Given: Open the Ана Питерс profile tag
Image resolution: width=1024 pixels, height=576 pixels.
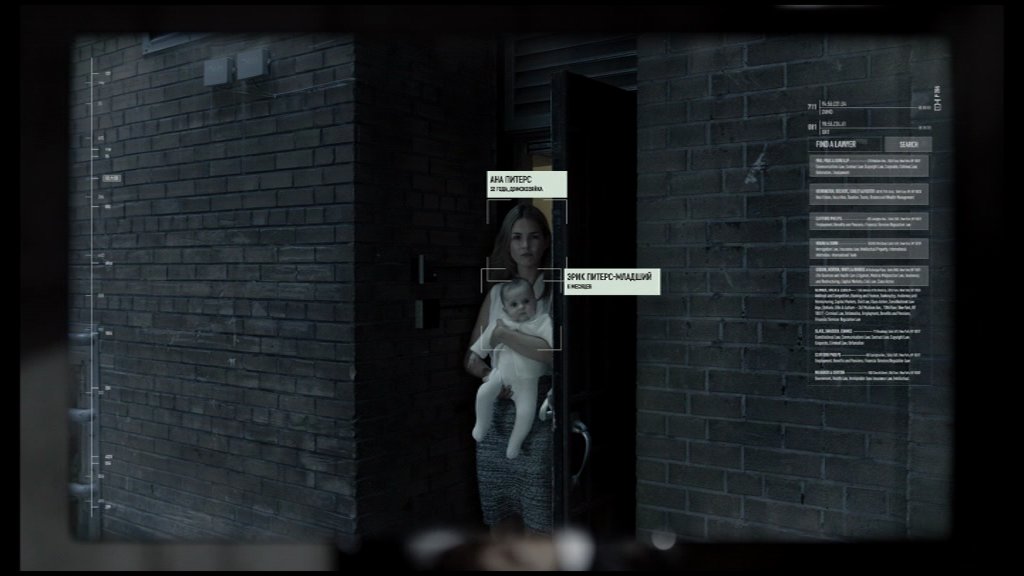Looking at the screenshot, I should tap(527, 183).
